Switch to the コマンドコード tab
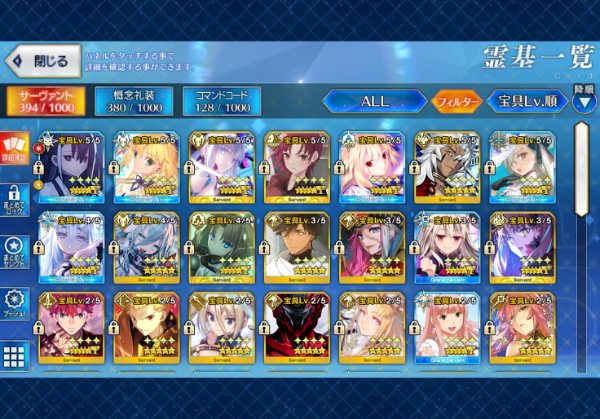Image resolution: width=600 pixels, height=419 pixels. [221, 101]
